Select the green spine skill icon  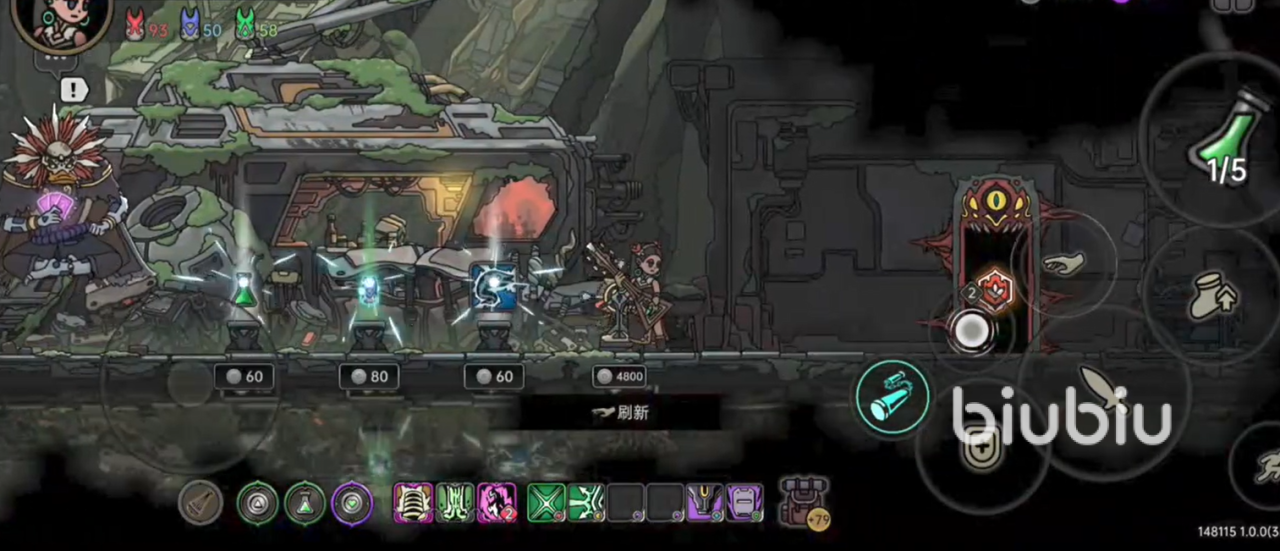tap(454, 502)
